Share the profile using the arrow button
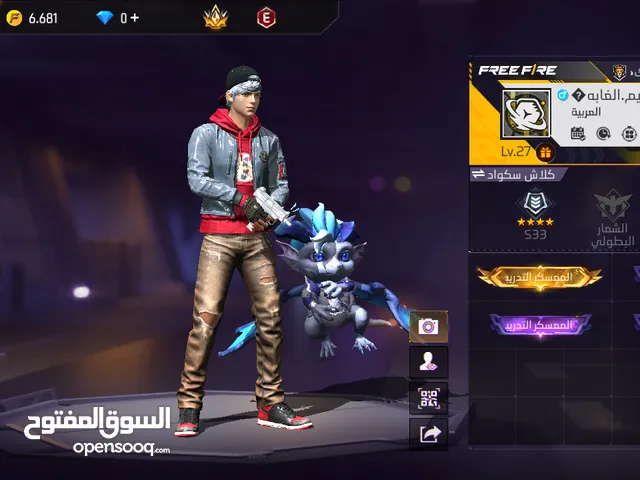The height and width of the screenshot is (480, 640). pyautogui.click(x=429, y=433)
